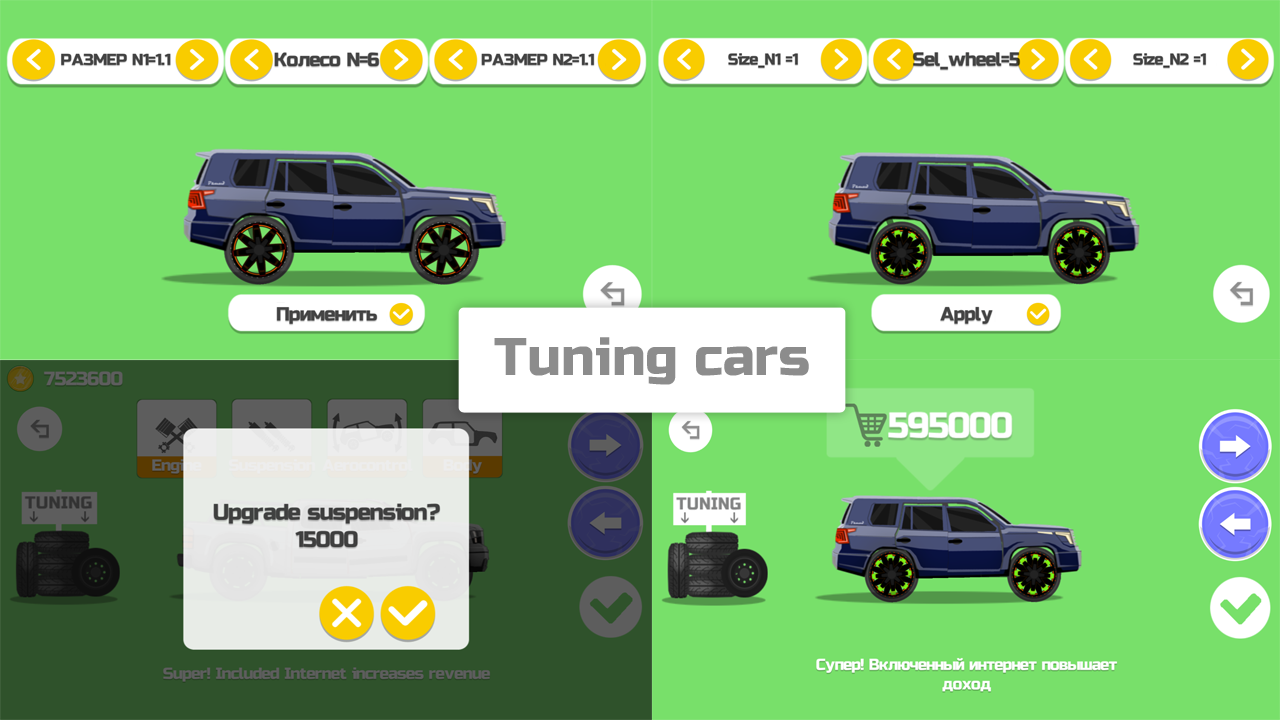Click the star coin balance icon showing 7523600
The width and height of the screenshot is (1280, 720).
tap(18, 379)
